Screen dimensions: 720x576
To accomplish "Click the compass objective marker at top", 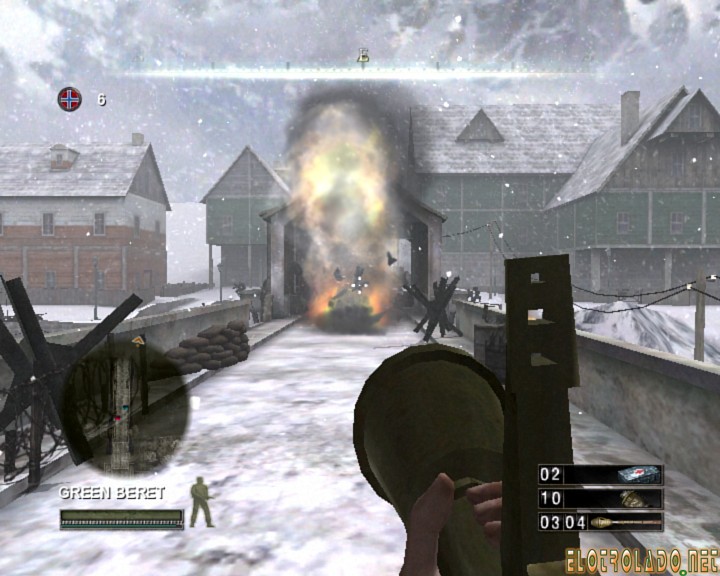I will click(363, 57).
